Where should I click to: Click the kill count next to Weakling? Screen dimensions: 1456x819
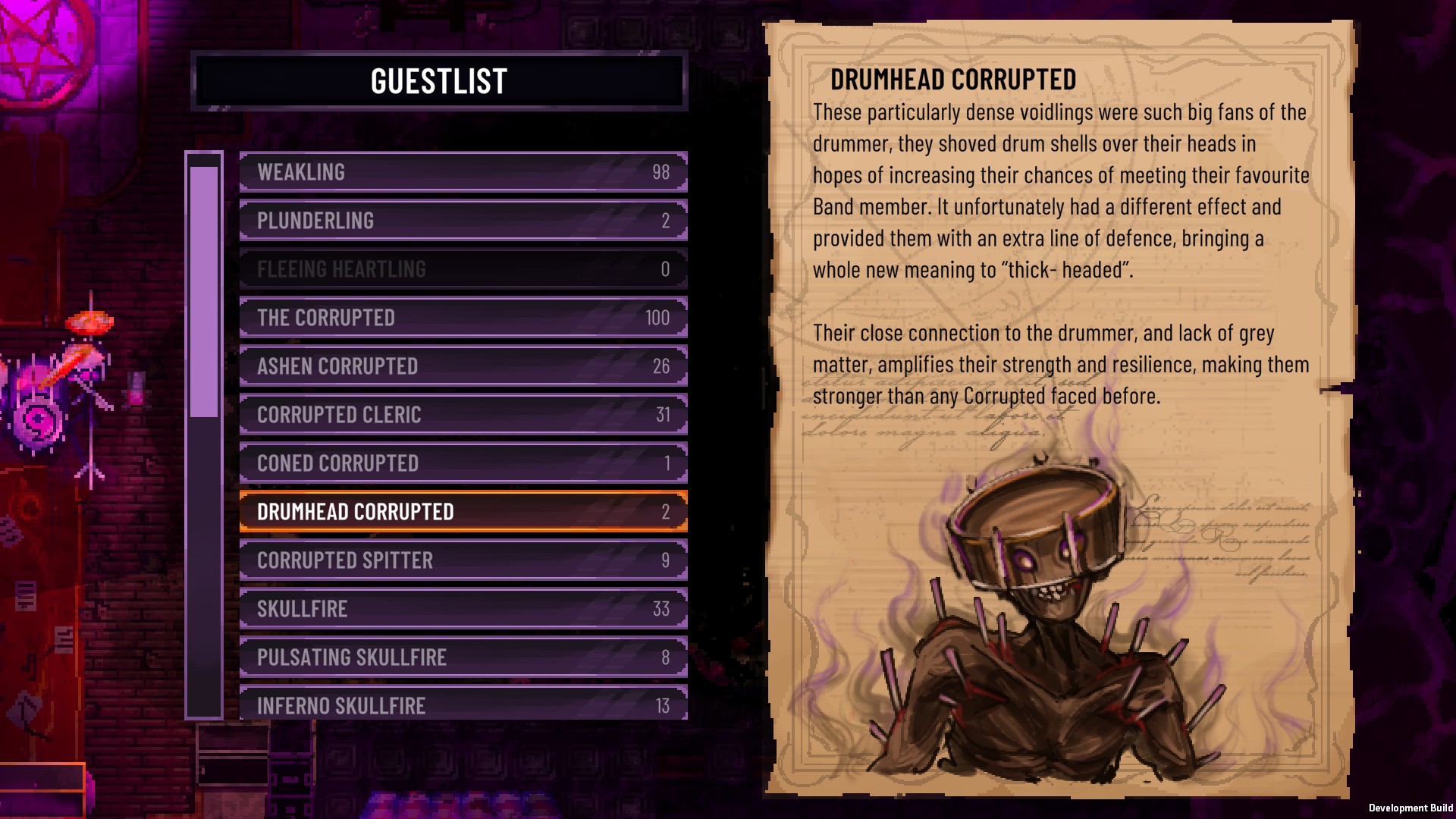point(661,172)
